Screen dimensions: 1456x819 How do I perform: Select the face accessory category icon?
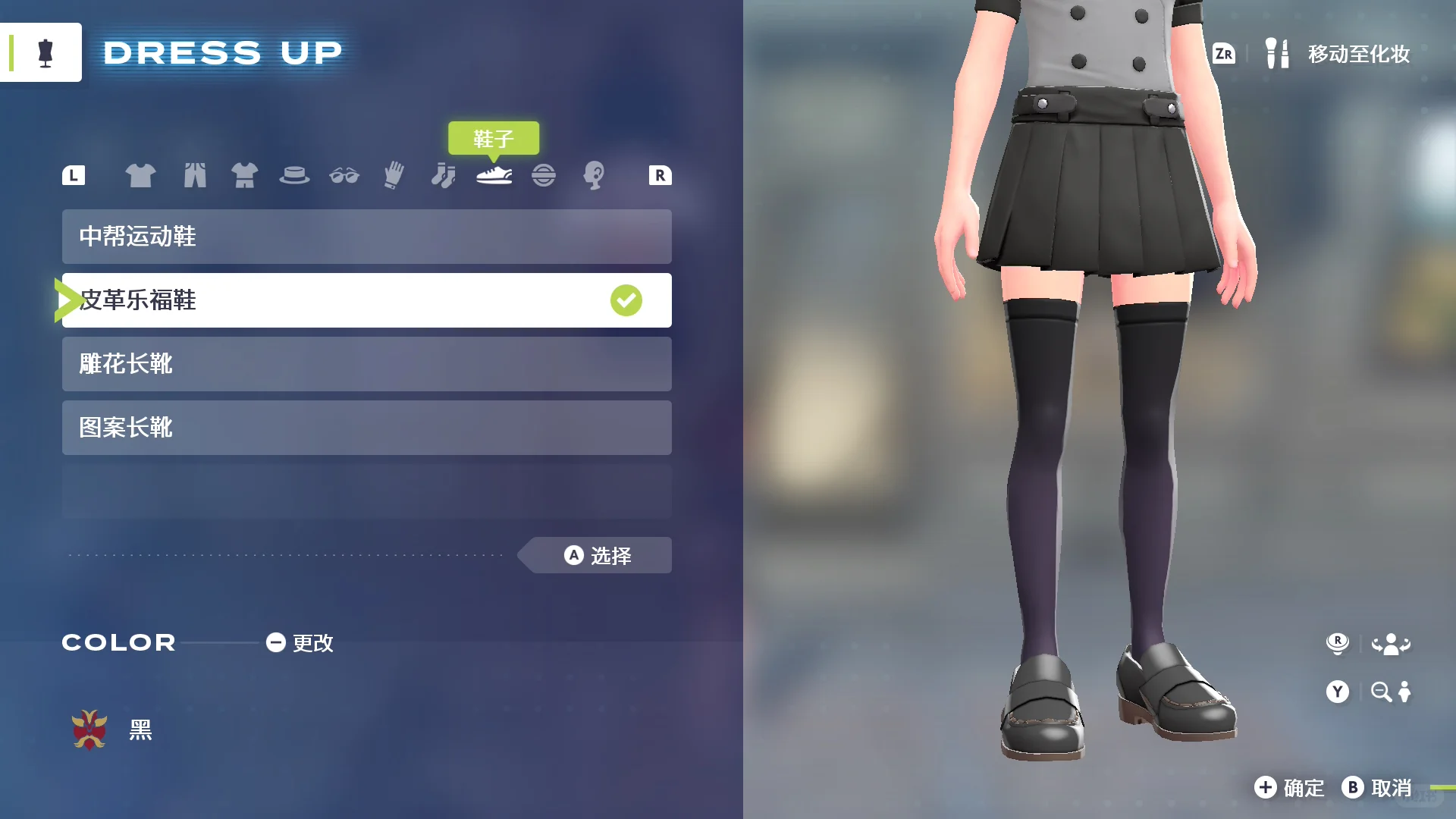tap(595, 174)
